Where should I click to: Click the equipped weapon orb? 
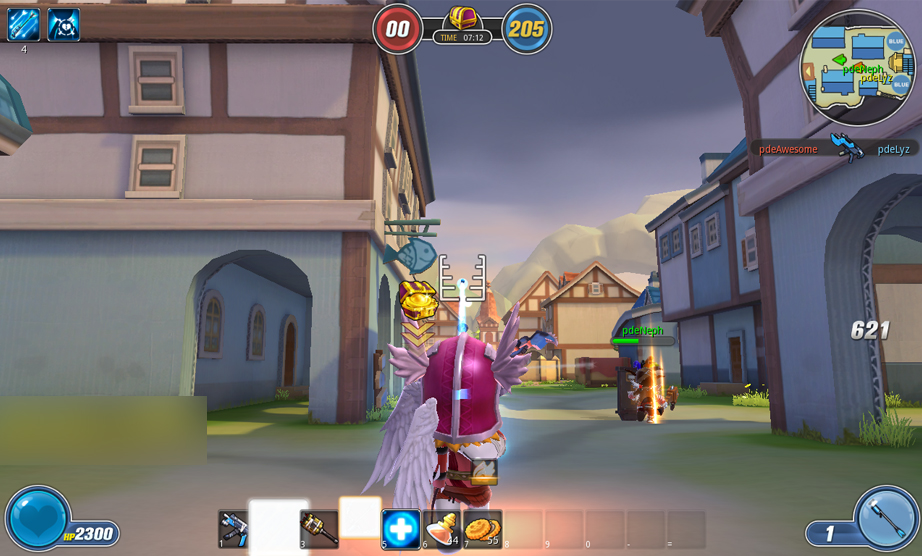886,518
